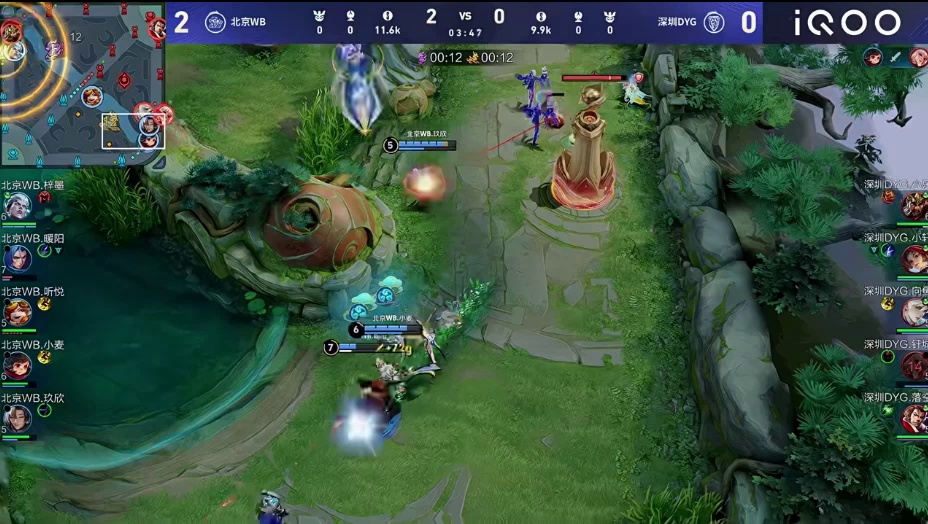Viewport: 928px width, 524px height.
Task: Select player 北京WB.小麦 portrait
Action: click(17, 365)
